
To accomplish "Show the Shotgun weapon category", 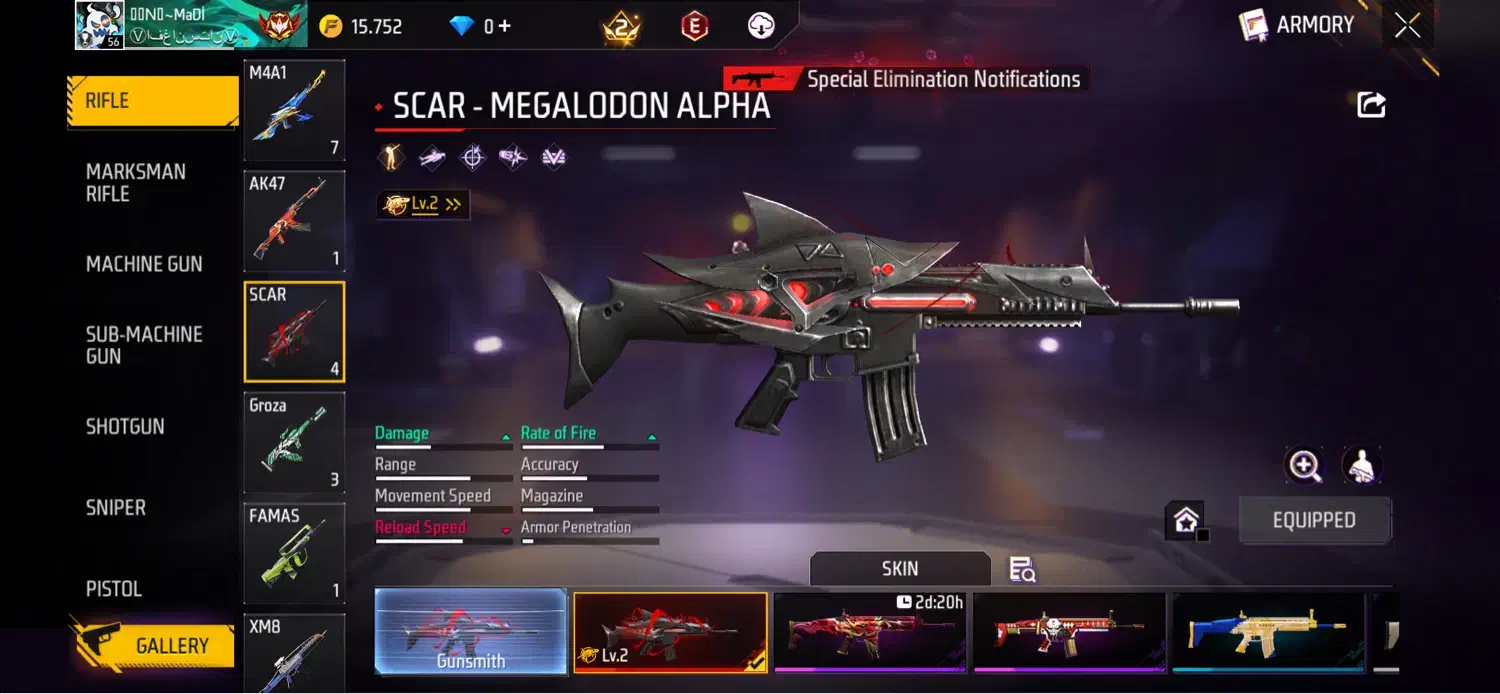I will (125, 426).
